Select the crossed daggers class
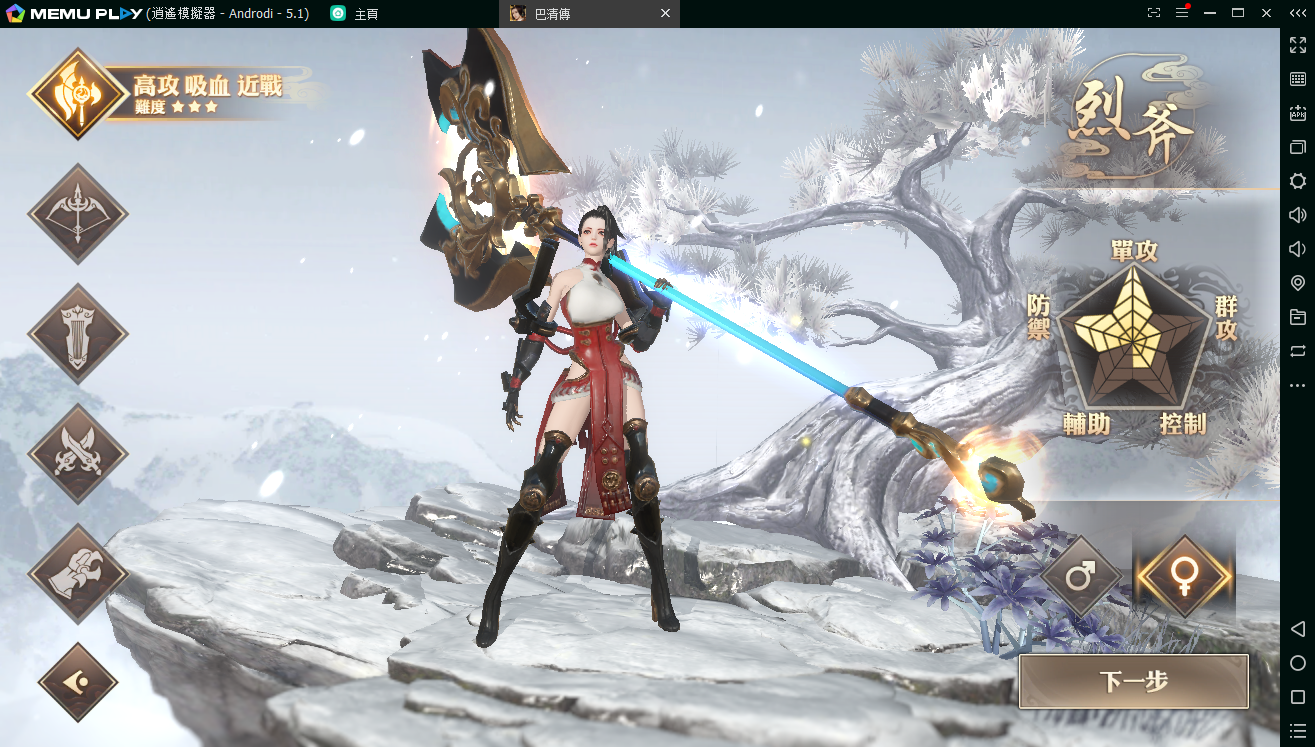1315x747 pixels. [x=78, y=454]
